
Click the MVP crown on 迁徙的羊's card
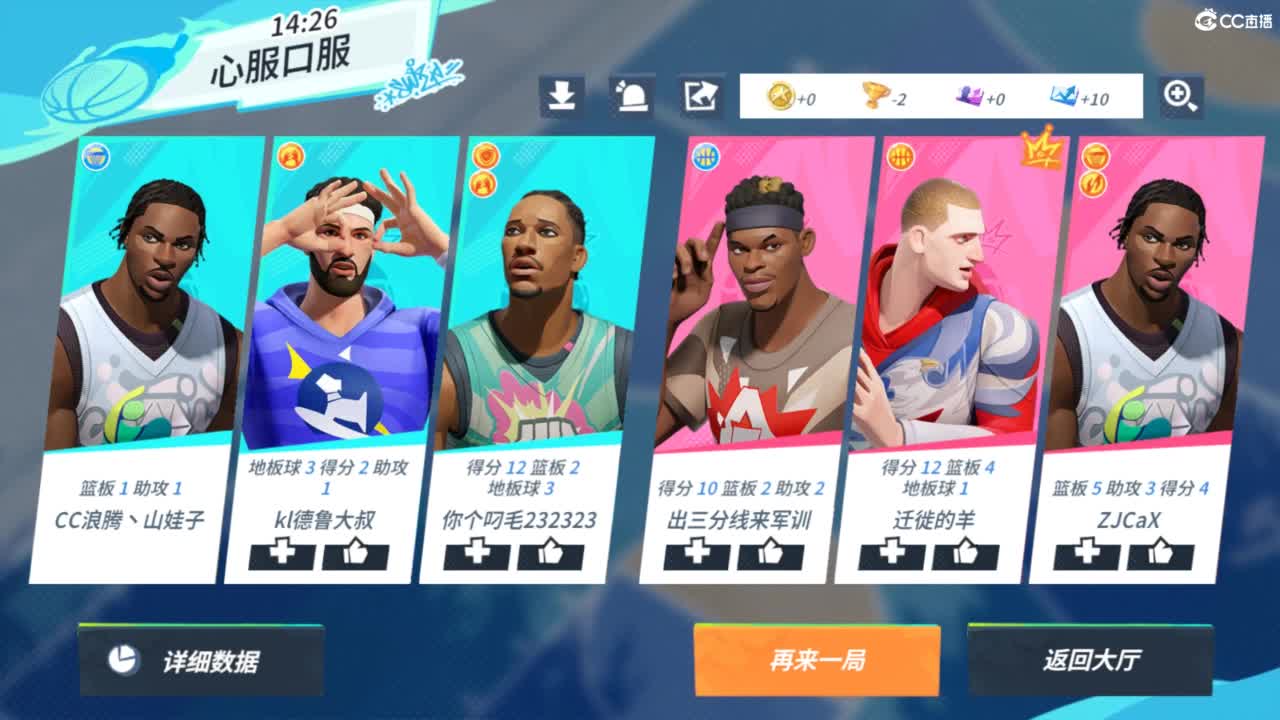pos(1042,150)
